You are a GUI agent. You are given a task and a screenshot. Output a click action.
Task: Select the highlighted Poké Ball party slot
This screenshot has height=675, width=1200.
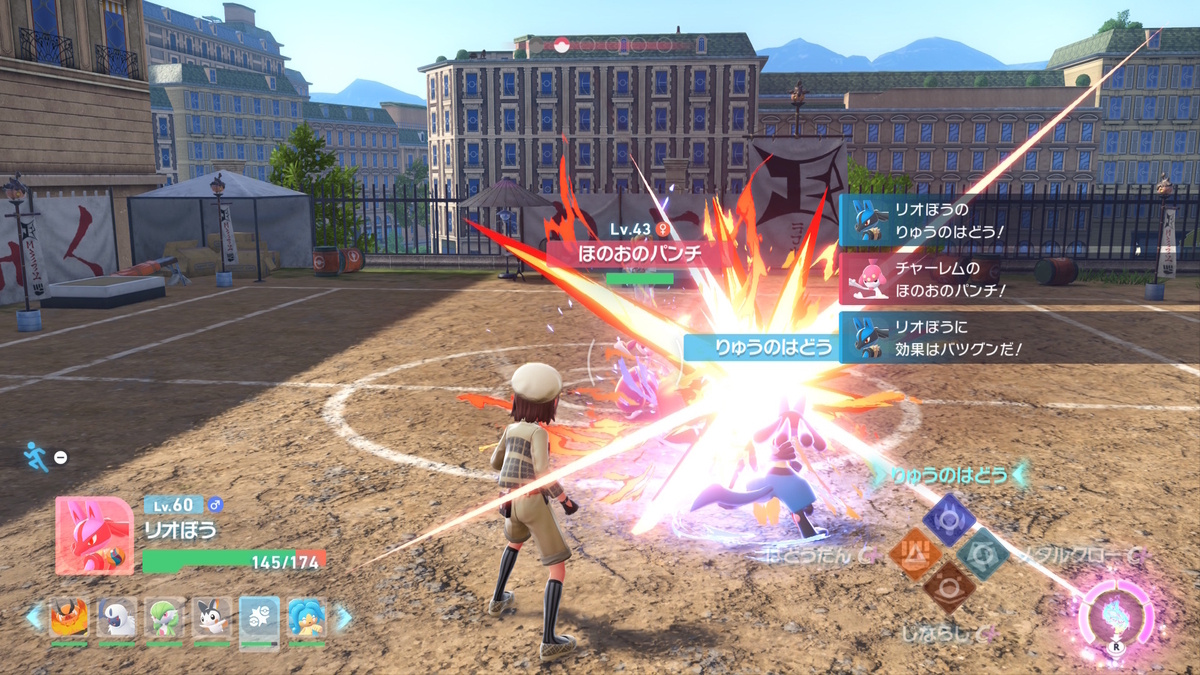click(x=260, y=618)
